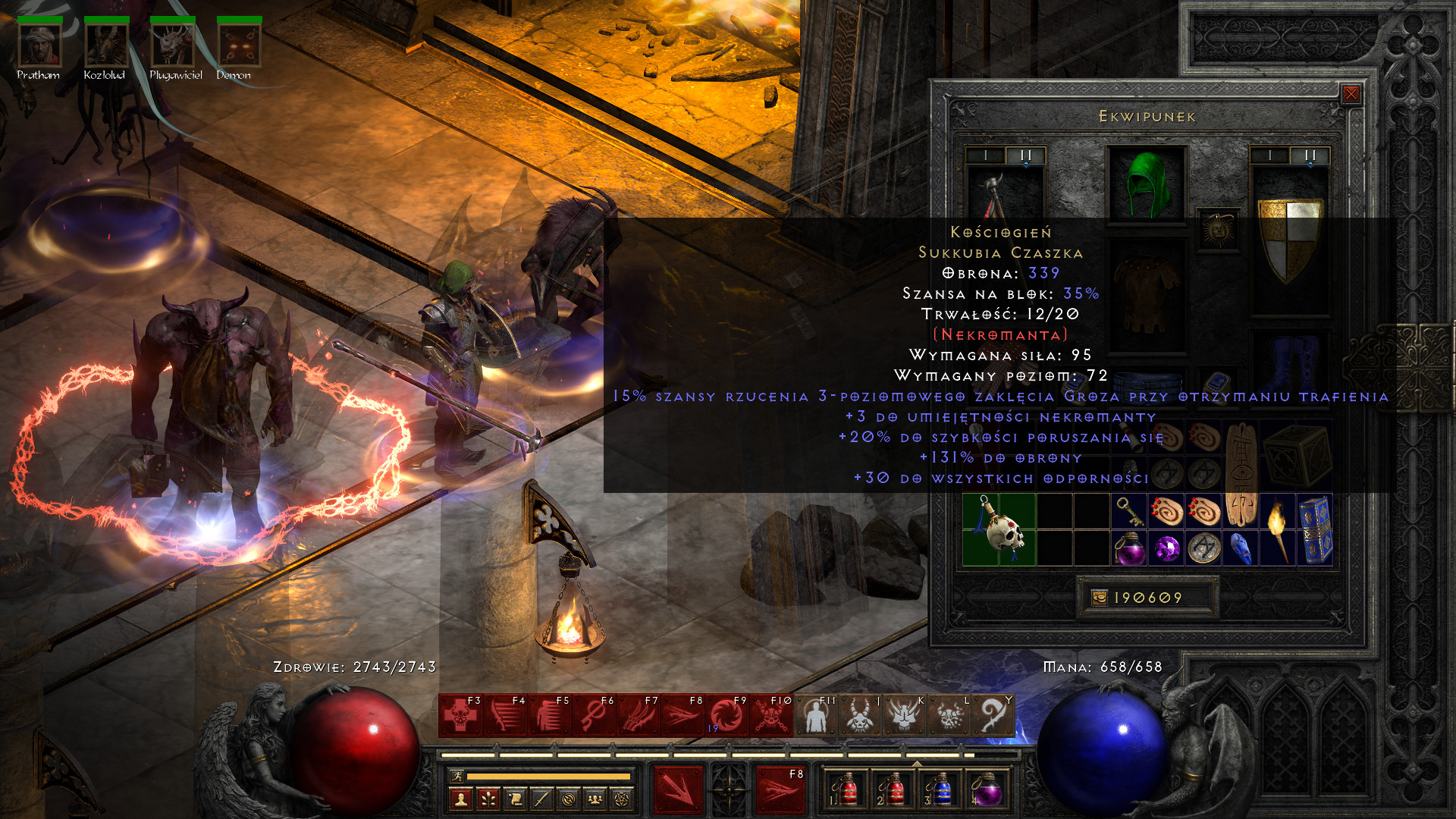
Task: Select the green hood helmet slot
Action: 1146,184
